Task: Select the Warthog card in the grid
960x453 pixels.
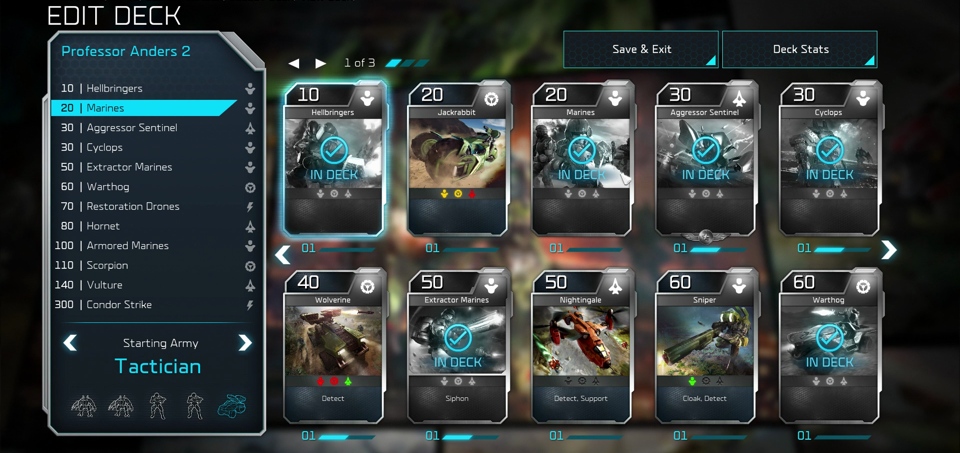Action: (830, 346)
